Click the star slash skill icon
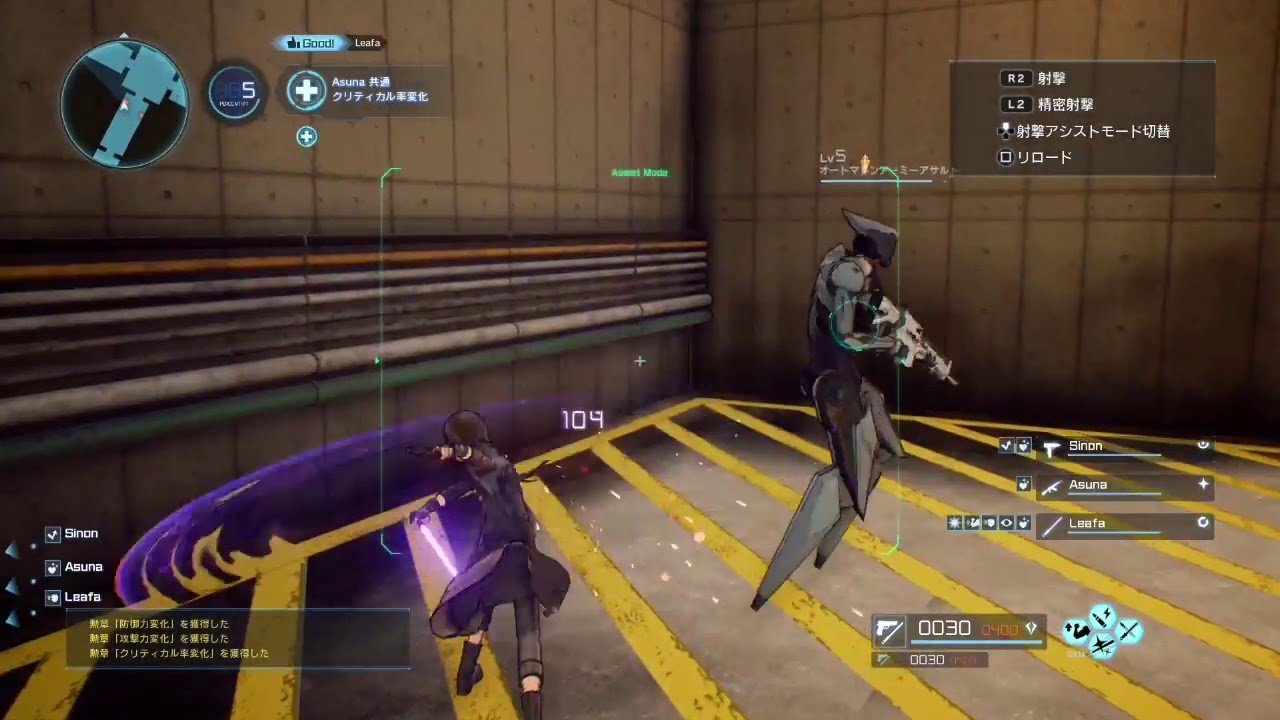Screen dimensions: 1280x720 click(1102, 646)
